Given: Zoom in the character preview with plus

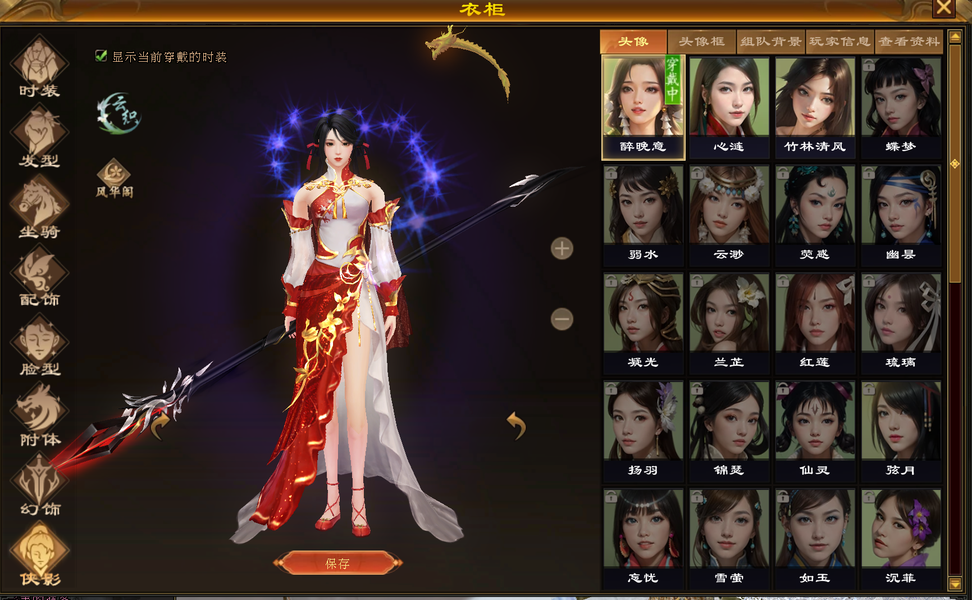Looking at the screenshot, I should [562, 248].
